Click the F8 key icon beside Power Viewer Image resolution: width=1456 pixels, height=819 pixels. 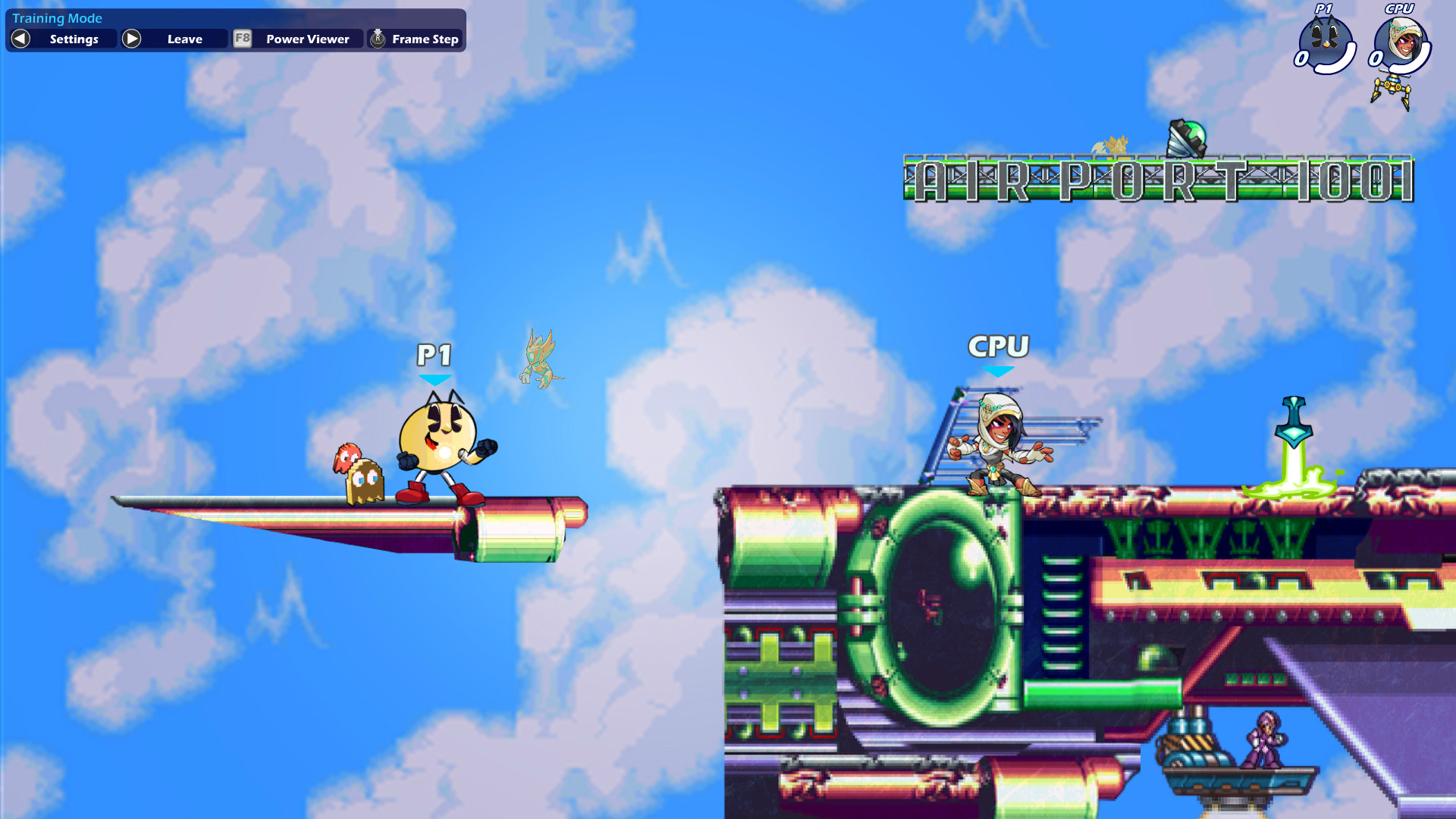click(x=242, y=39)
